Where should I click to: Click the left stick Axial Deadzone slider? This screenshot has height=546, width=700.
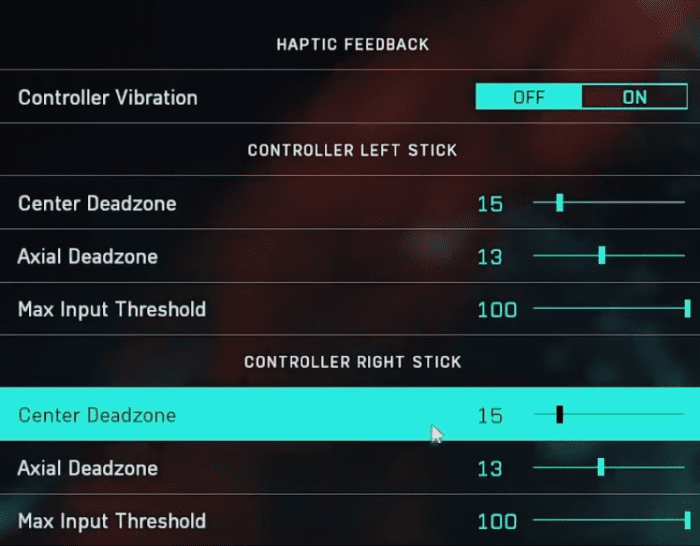point(602,256)
